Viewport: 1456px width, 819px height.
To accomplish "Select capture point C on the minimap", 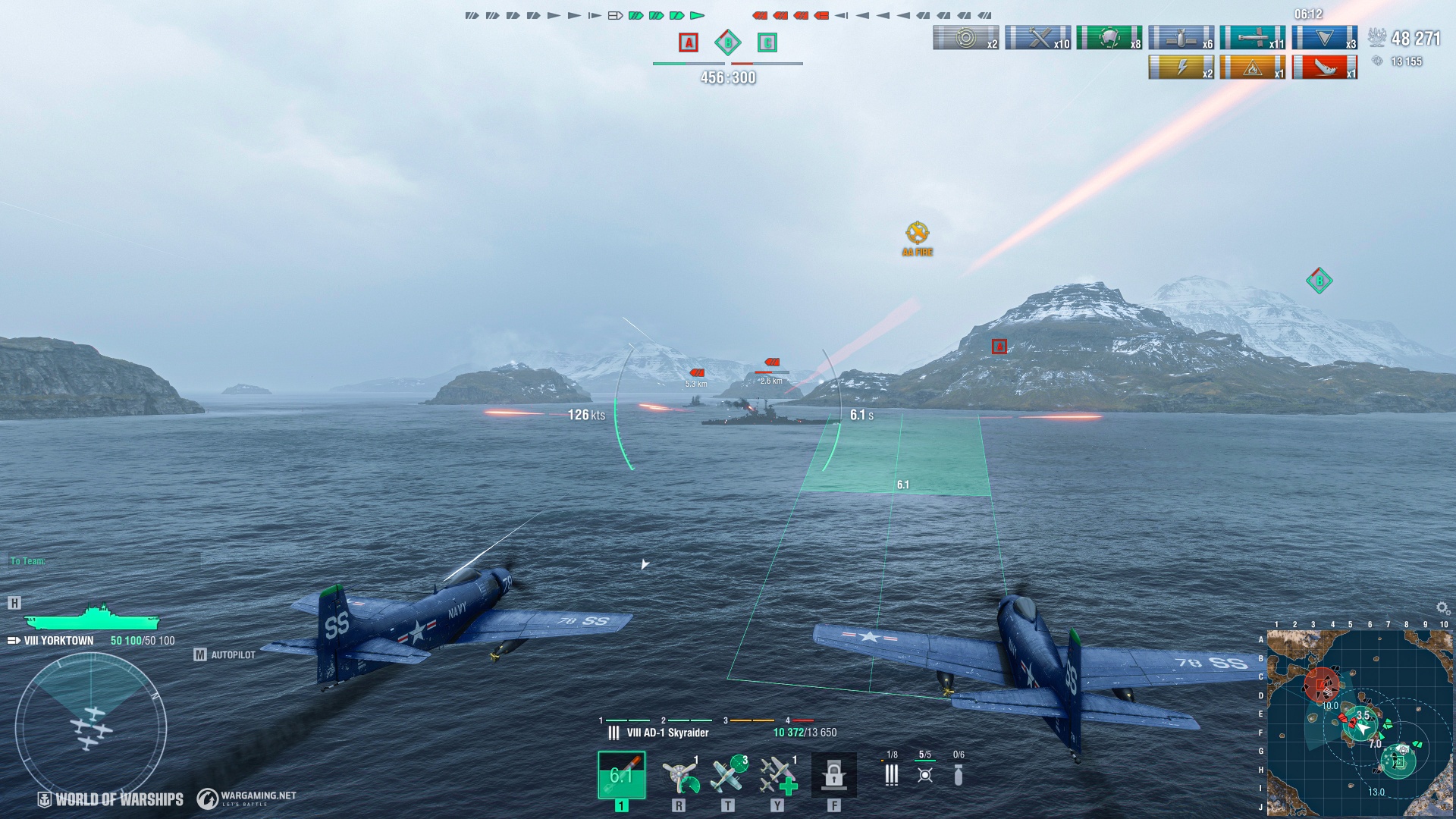I will click(x=1398, y=761).
